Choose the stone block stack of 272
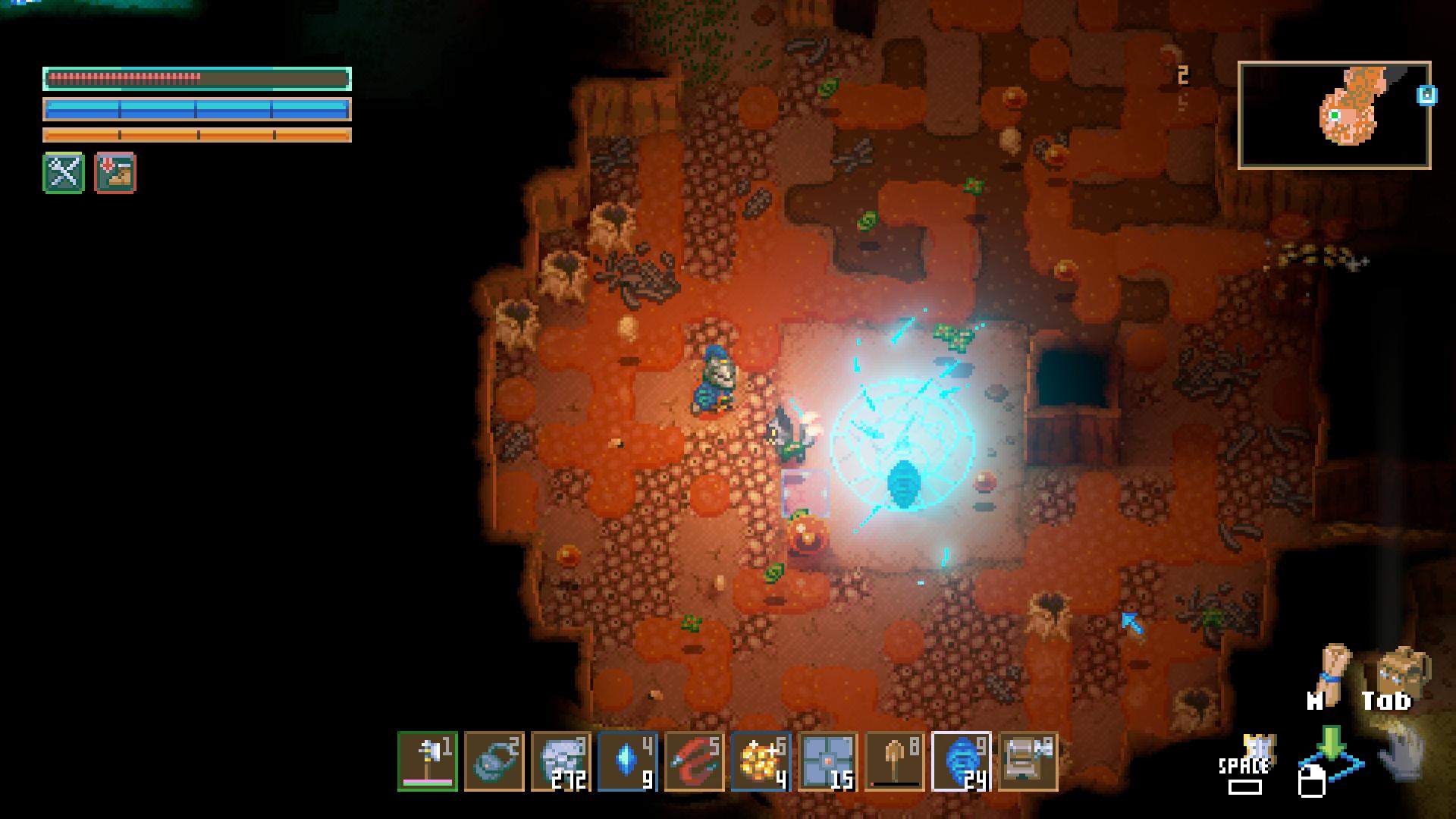Viewport: 1456px width, 819px height. (x=561, y=761)
